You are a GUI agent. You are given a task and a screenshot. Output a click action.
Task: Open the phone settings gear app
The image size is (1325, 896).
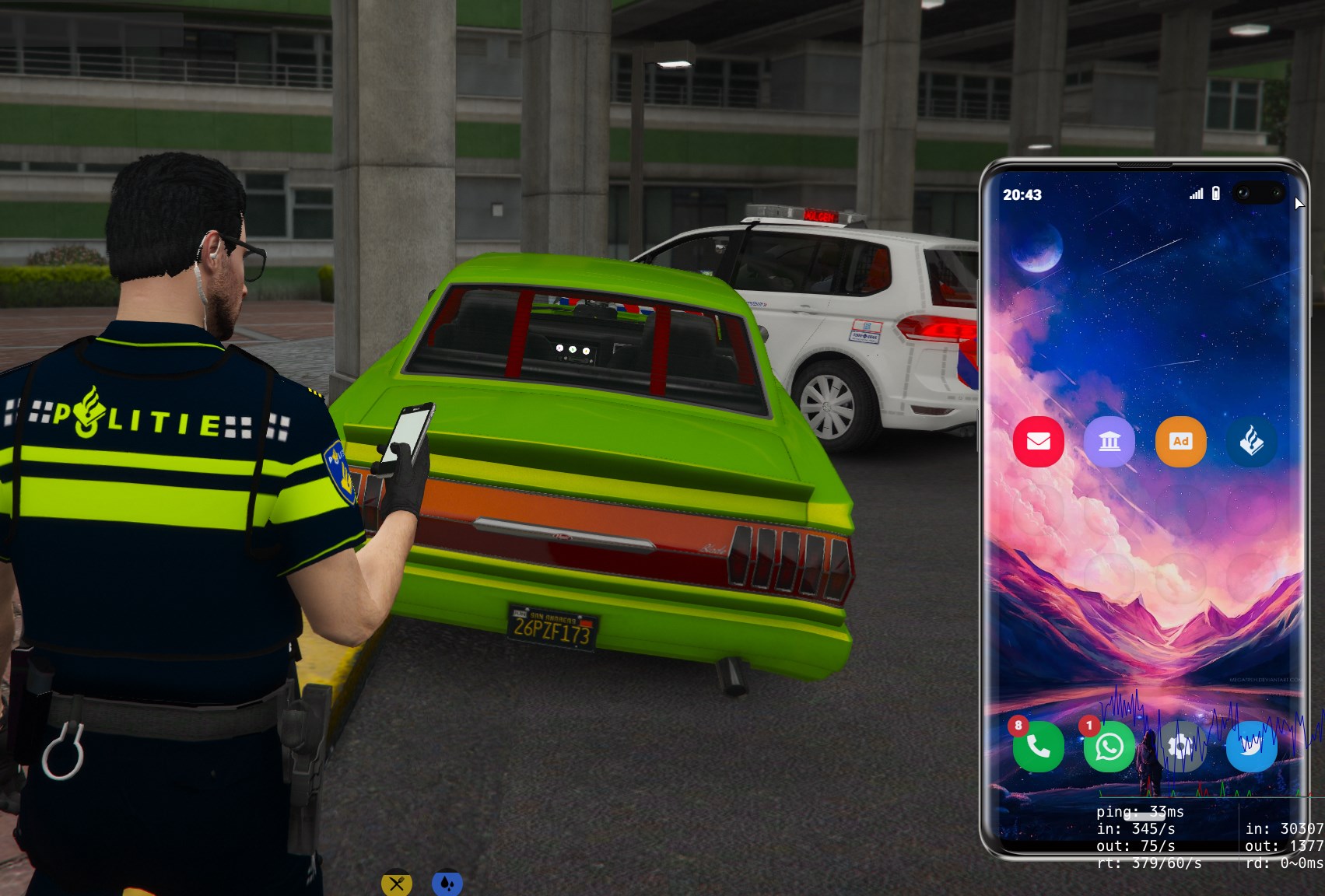point(1180,747)
